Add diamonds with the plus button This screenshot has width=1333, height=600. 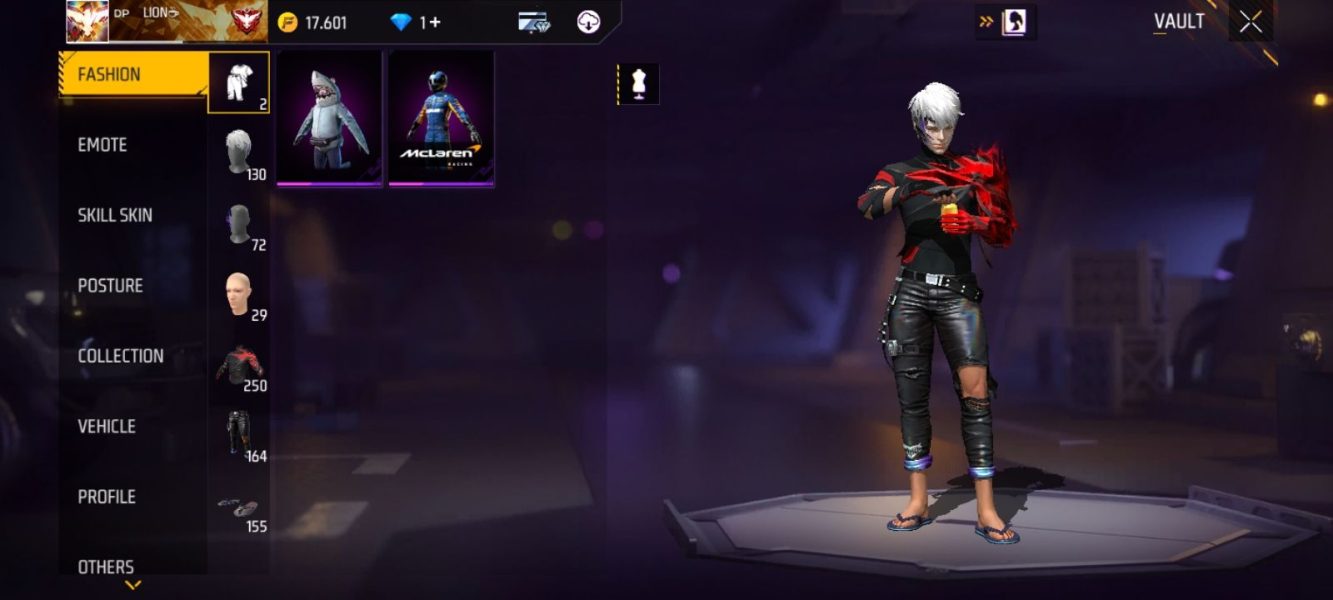pyautogui.click(x=435, y=22)
